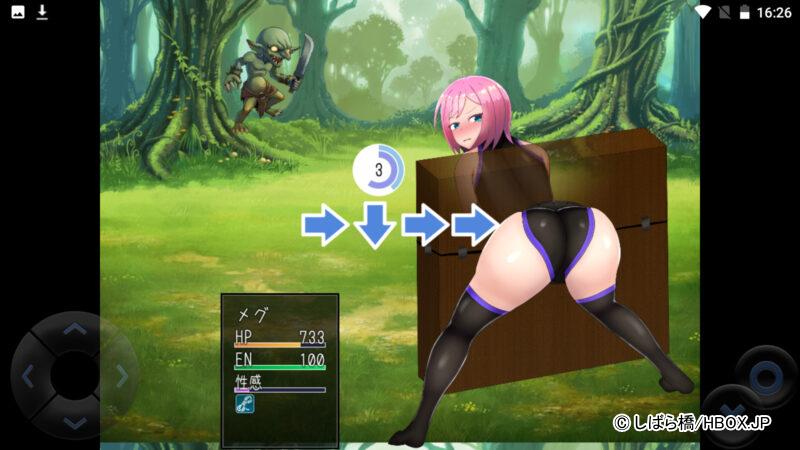
Task: Select the blue status icon in Meg's panel
Action: pyautogui.click(x=244, y=404)
